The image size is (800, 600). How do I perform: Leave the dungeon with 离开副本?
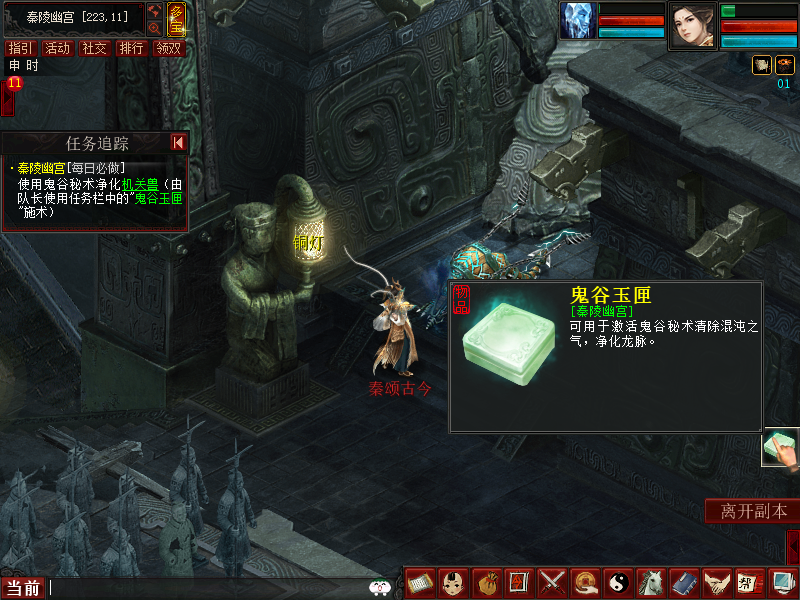753,511
